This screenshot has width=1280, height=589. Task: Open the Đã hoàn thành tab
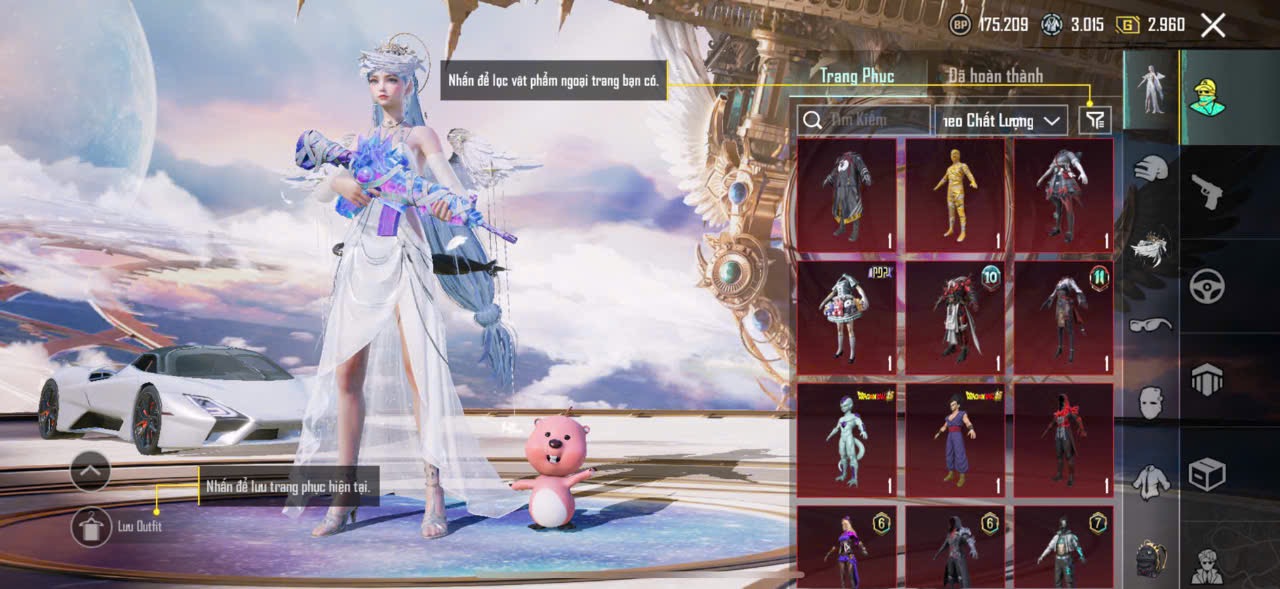coord(995,76)
